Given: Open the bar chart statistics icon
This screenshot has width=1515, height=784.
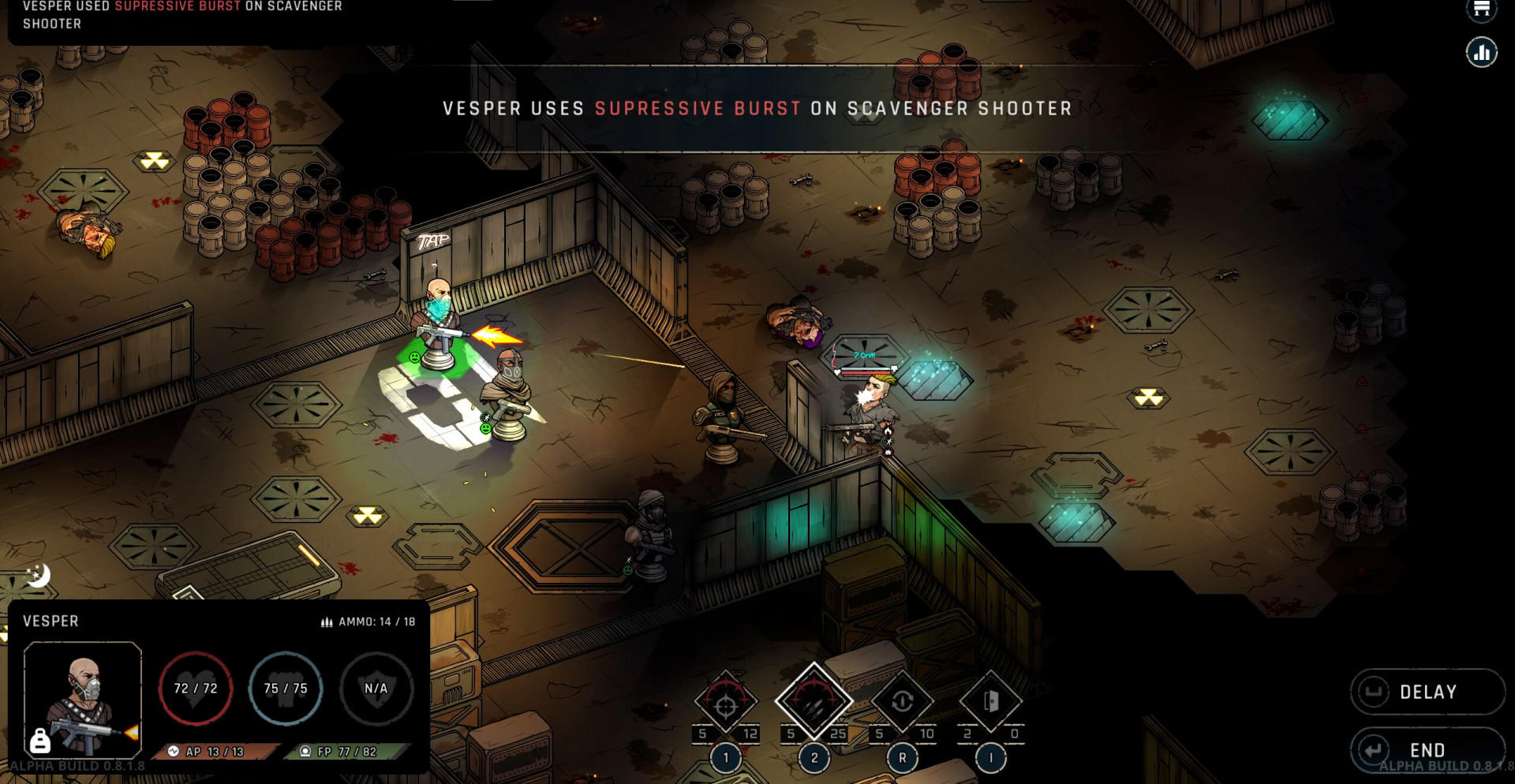Looking at the screenshot, I should 1481,53.
